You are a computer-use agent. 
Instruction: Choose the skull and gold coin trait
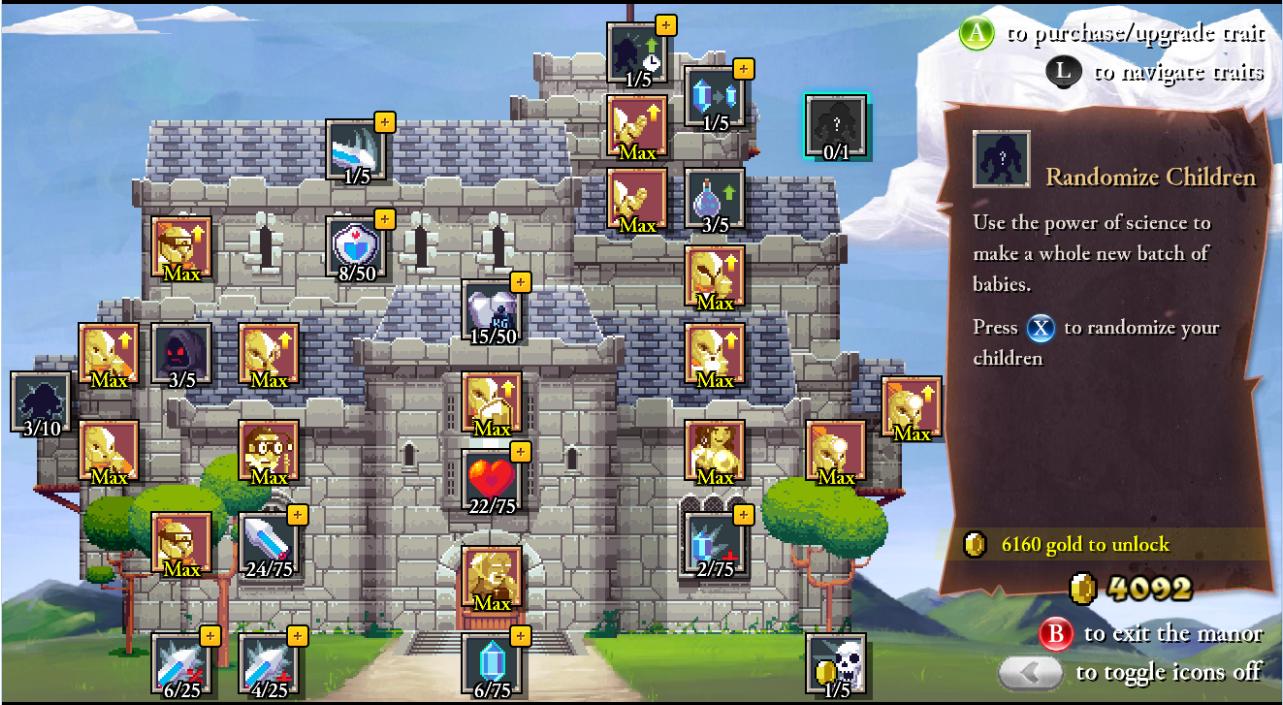(836, 663)
